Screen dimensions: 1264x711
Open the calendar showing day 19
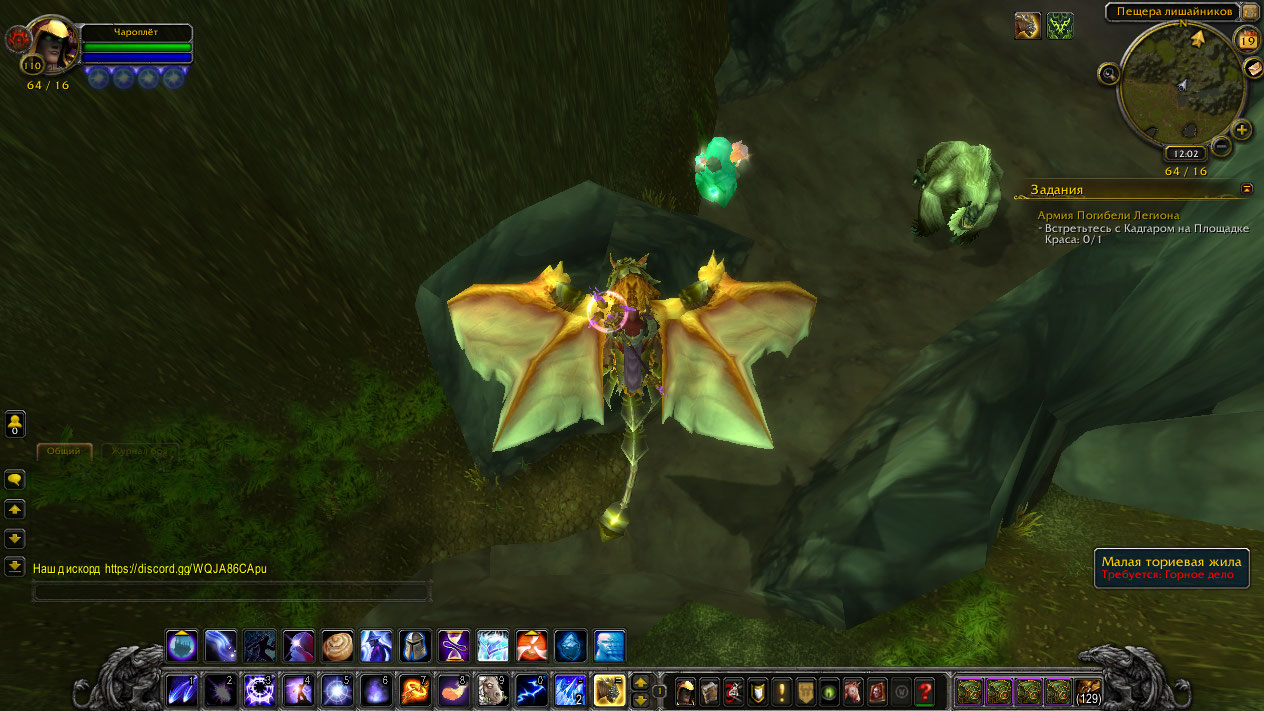click(x=1247, y=41)
